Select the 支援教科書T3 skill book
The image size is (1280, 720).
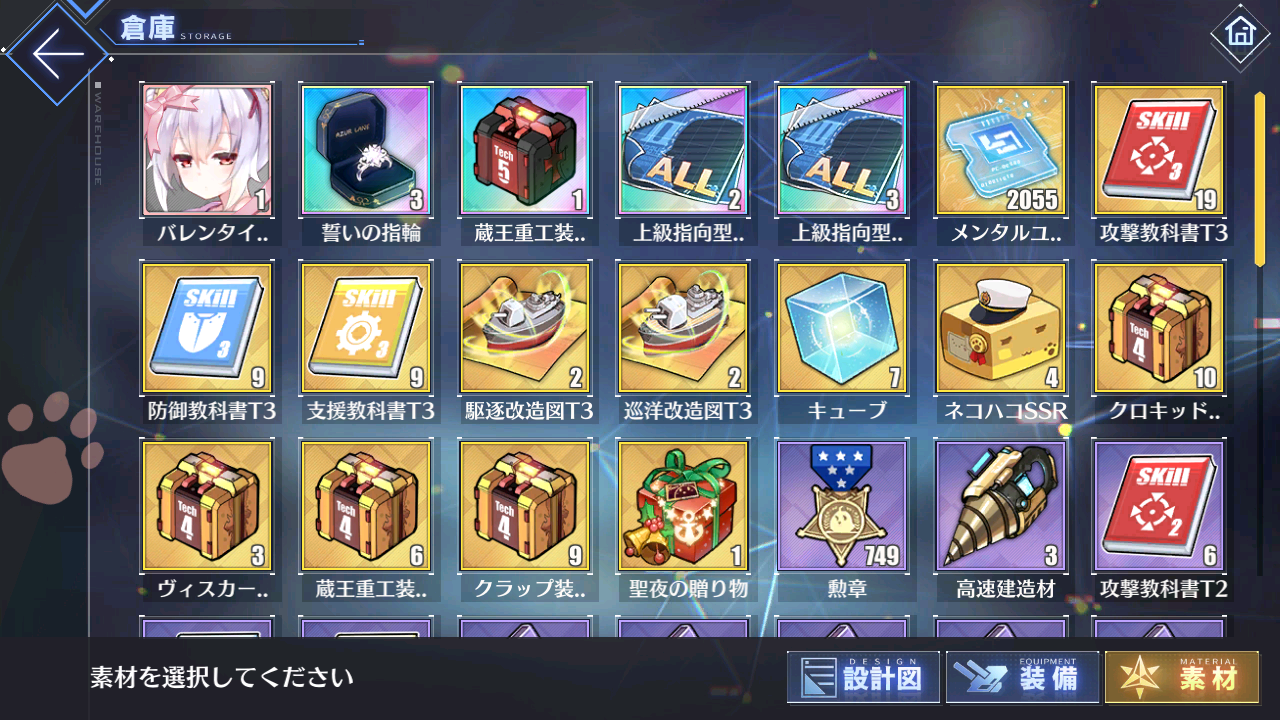pyautogui.click(x=367, y=327)
